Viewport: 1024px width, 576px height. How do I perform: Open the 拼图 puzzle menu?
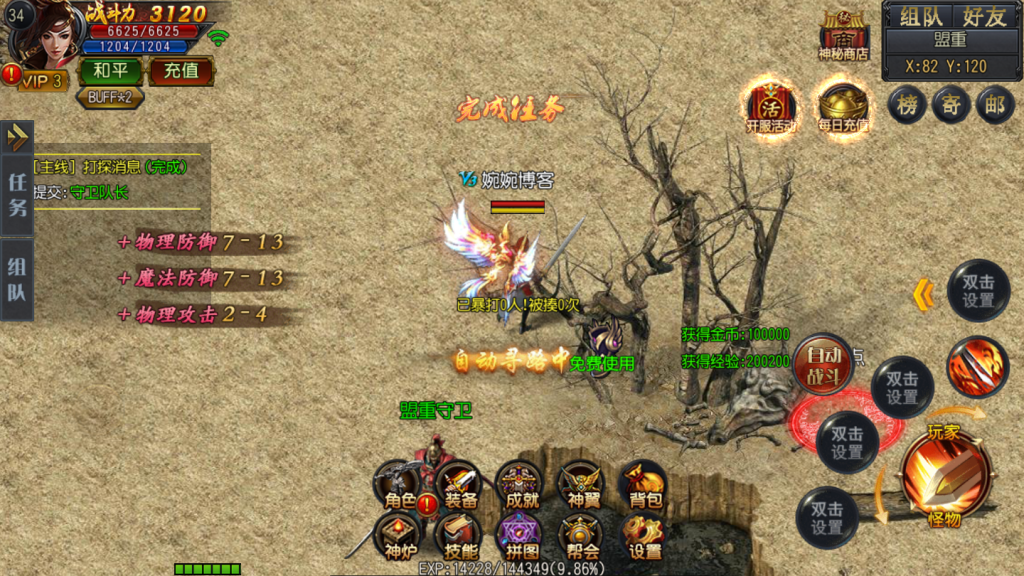519,537
